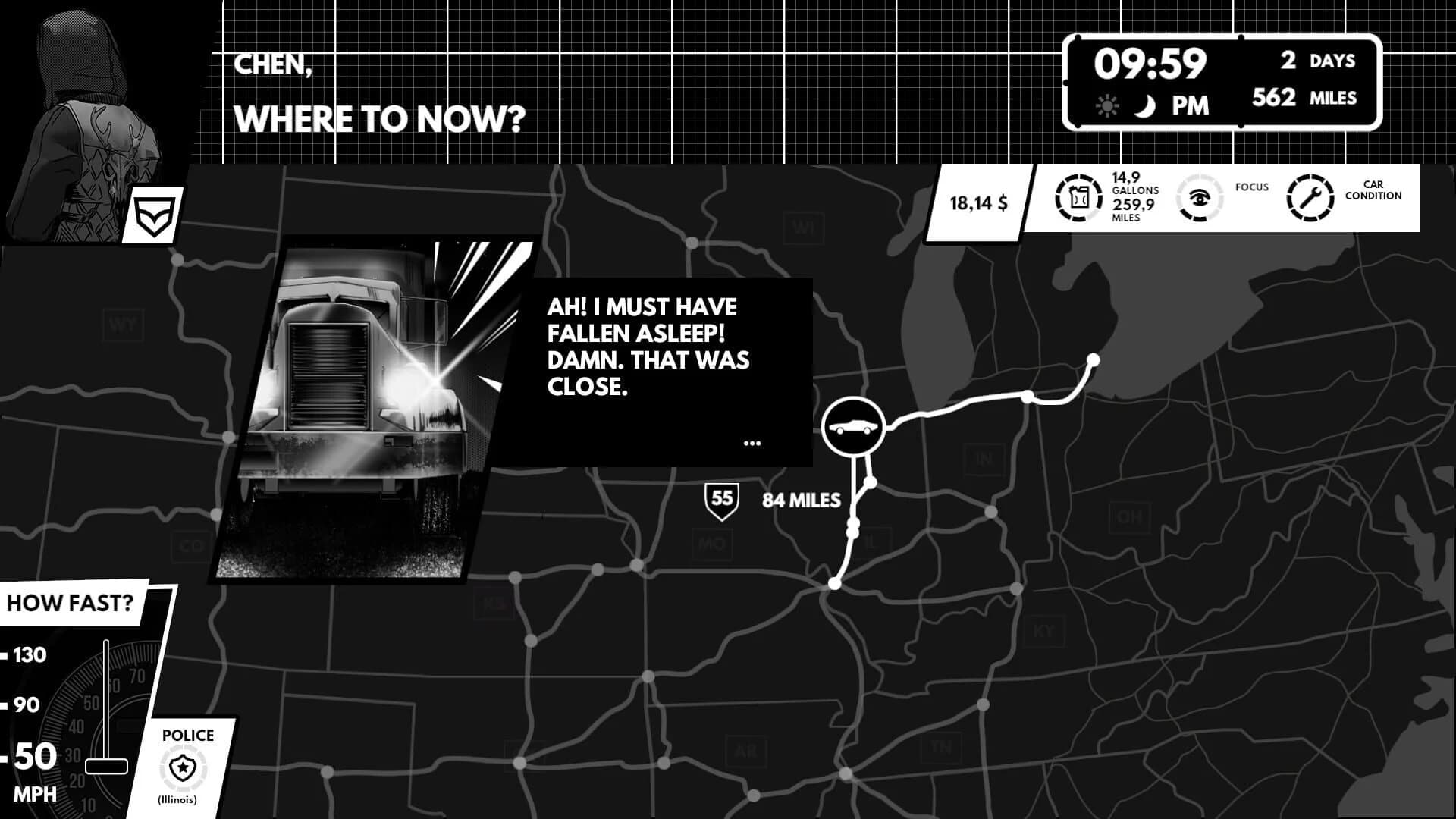
Task: Click the 18,14 $ money display
Action: (x=978, y=202)
